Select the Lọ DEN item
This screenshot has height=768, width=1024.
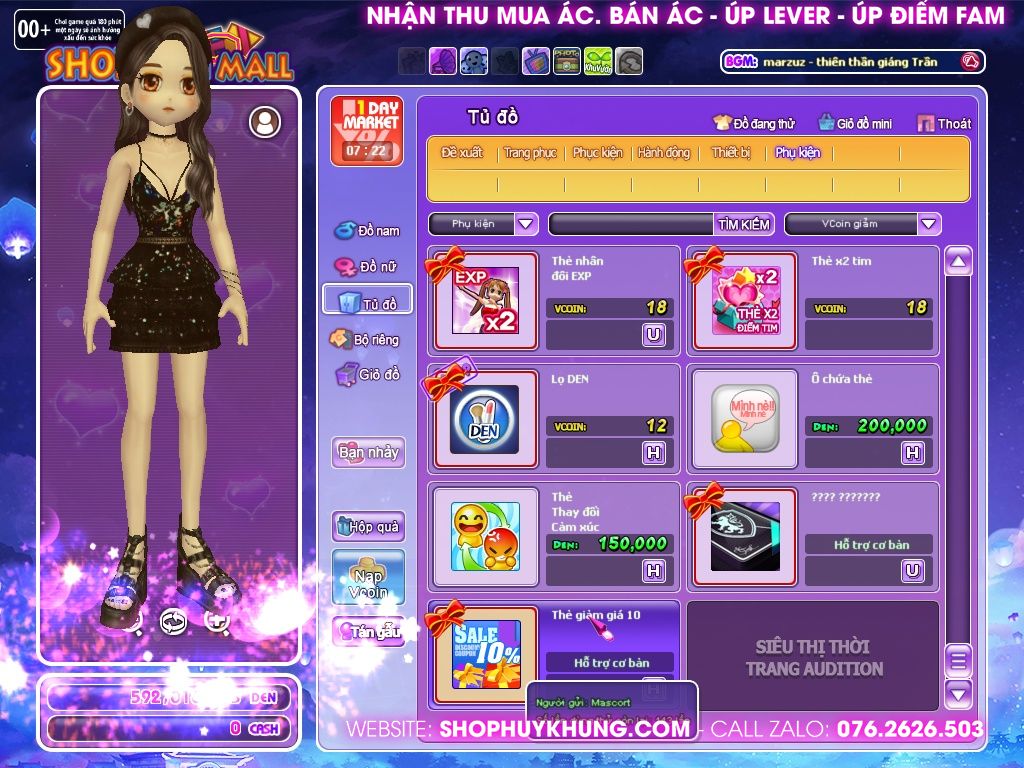click(x=485, y=419)
